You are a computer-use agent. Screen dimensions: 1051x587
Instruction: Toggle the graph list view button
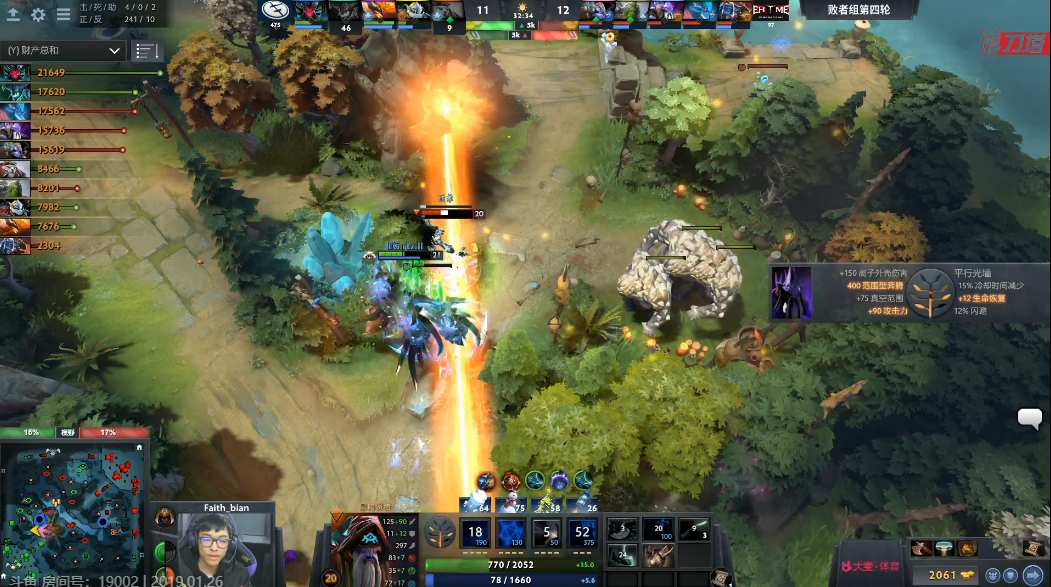tap(147, 50)
